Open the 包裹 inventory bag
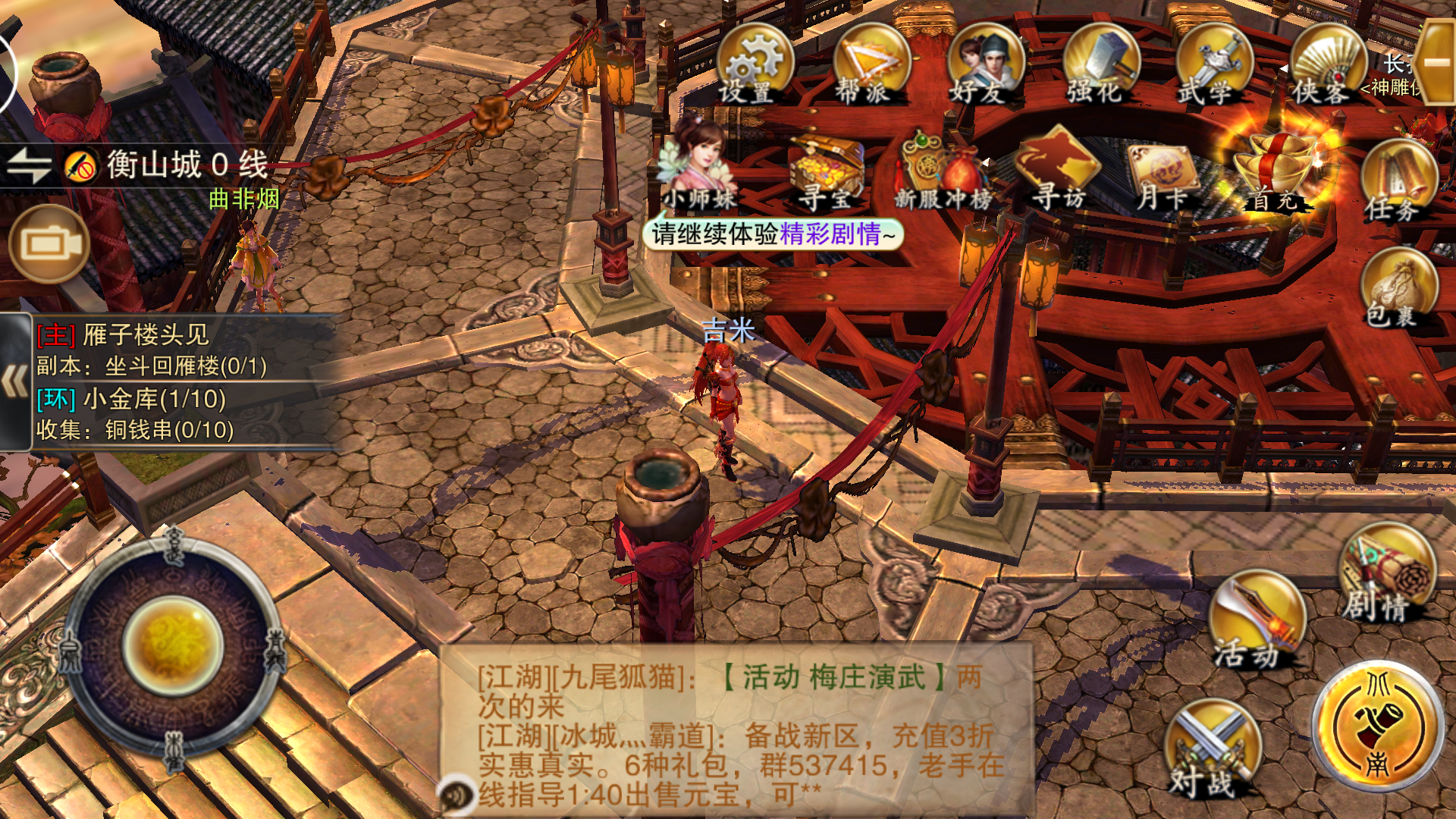The width and height of the screenshot is (1456, 819). [1398, 290]
